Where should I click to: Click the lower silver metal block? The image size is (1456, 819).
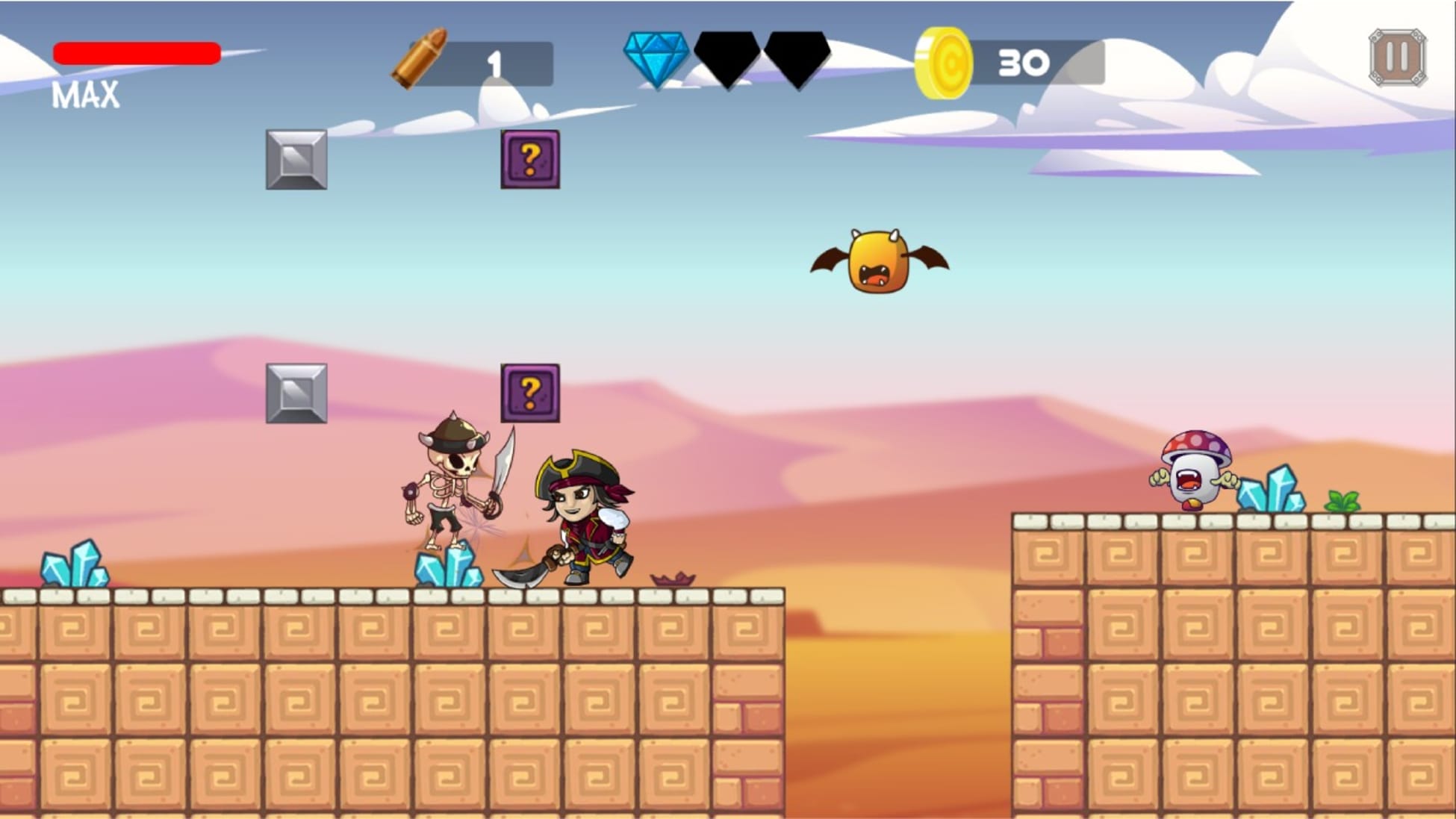296,394
